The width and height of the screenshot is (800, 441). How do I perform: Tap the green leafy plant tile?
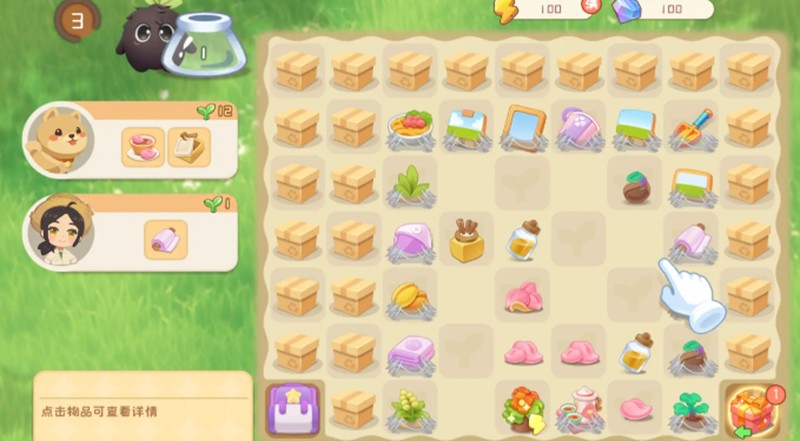410,184
